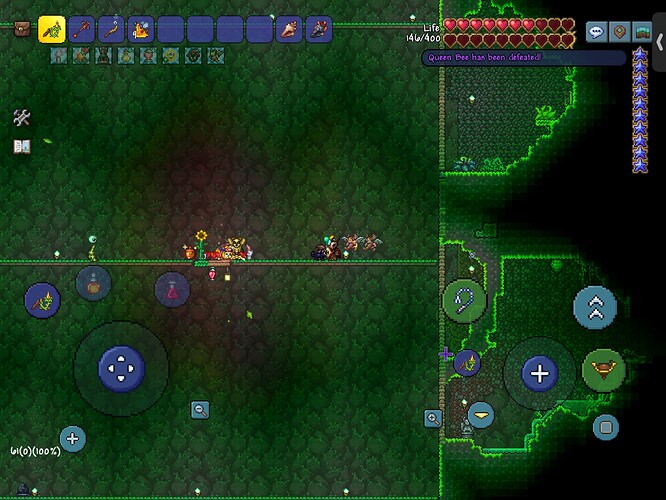
Task: Open the inventory bag
Action: [21, 30]
